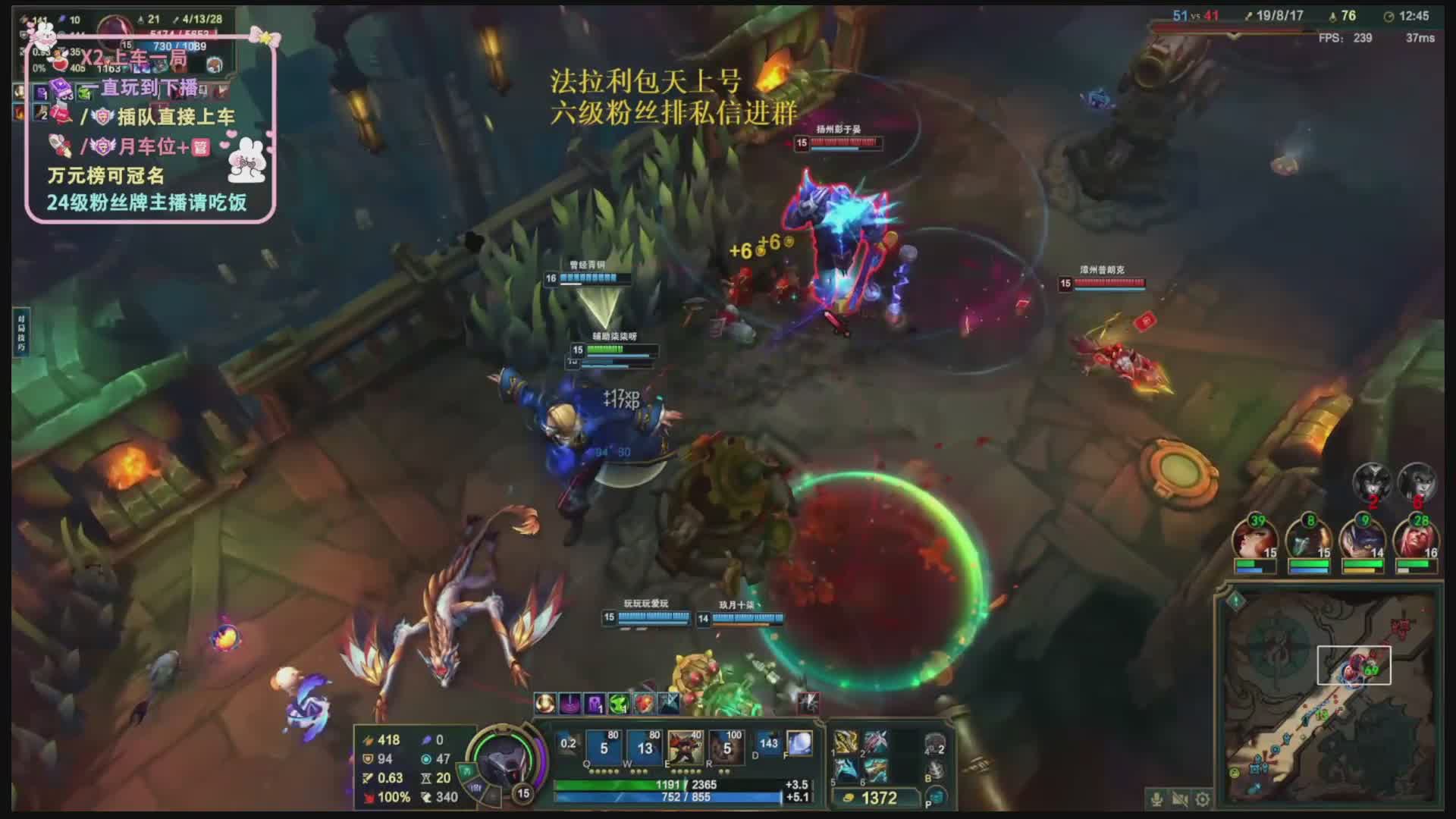The height and width of the screenshot is (819, 1456).
Task: Select the D summoner spell
Action: 767,744
